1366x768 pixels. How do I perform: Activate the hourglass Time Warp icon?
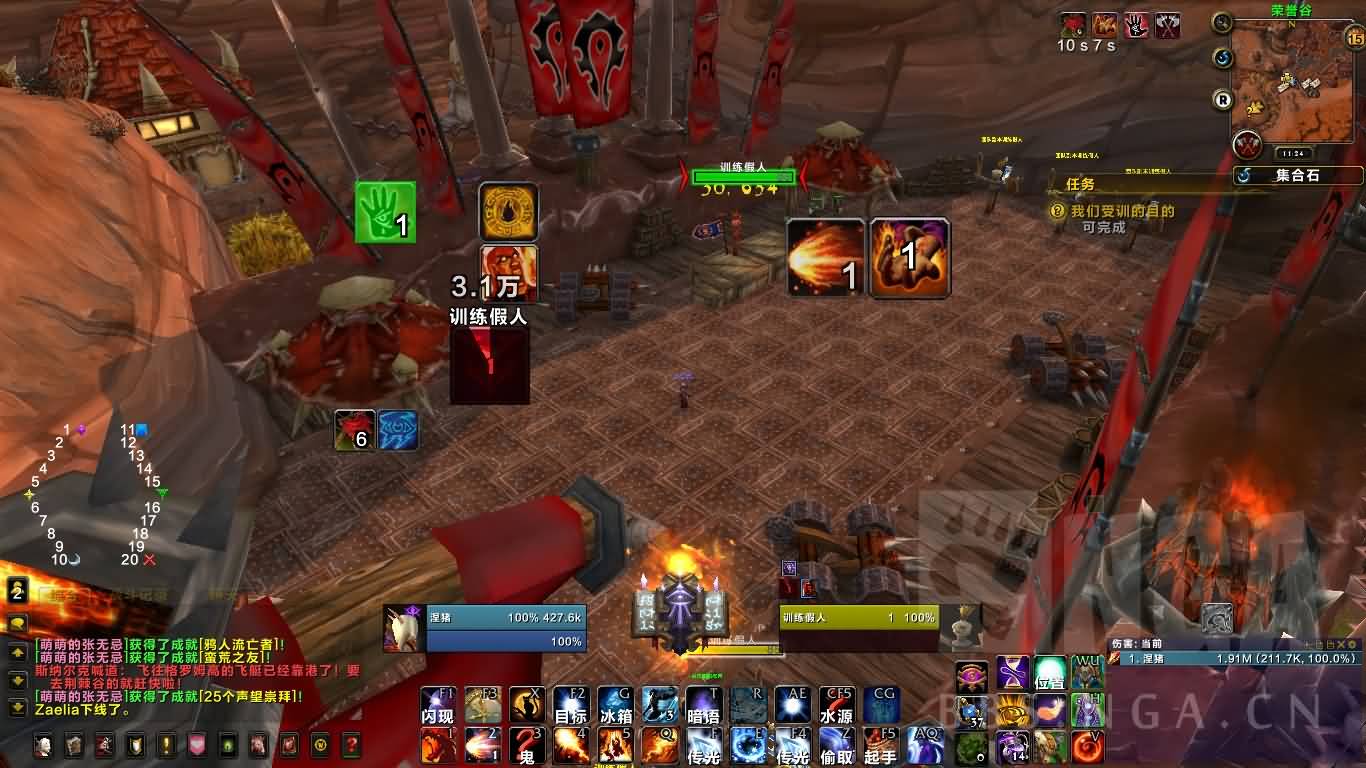(x=1011, y=672)
